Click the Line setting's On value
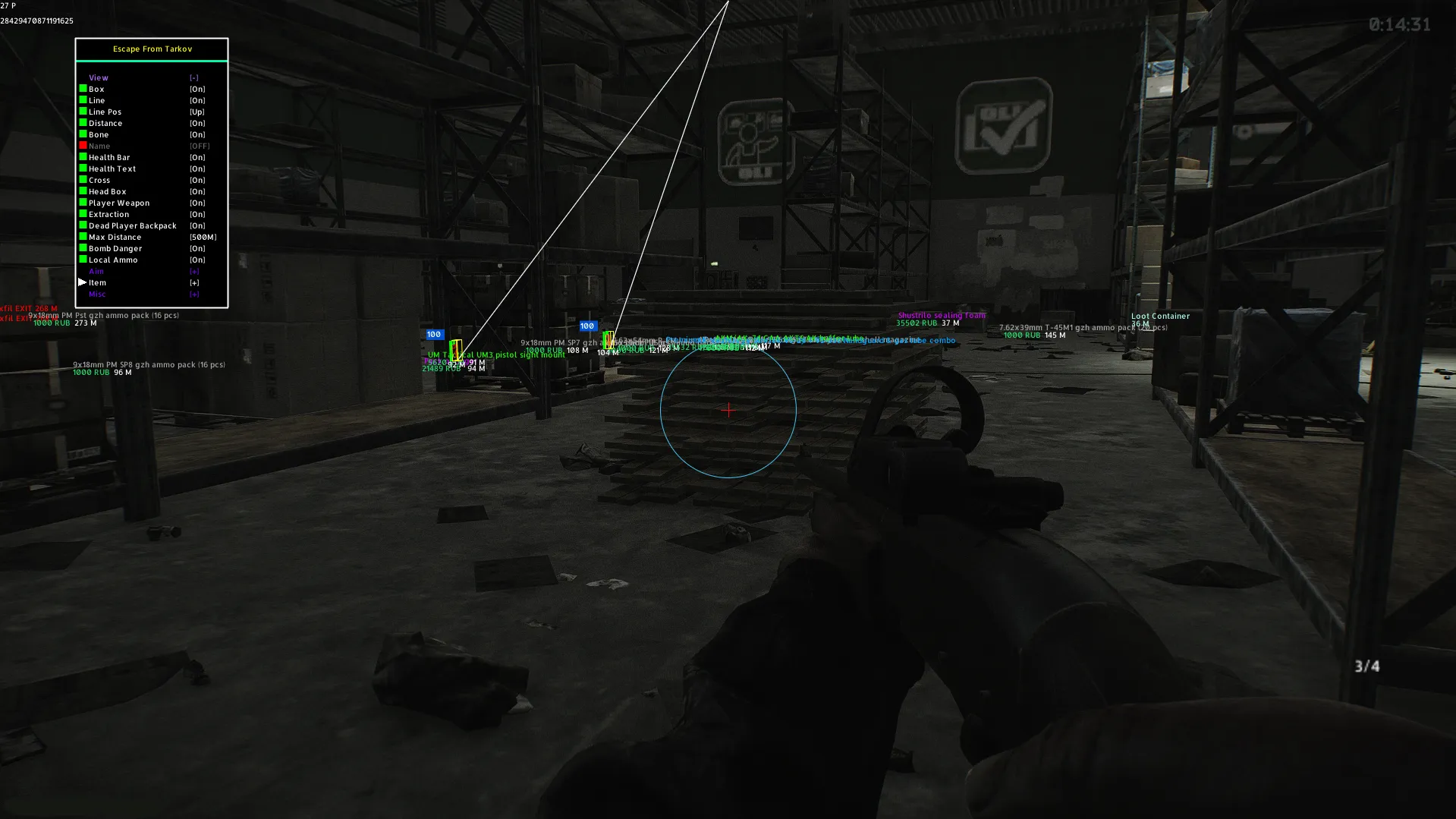Screen dimensions: 1456x819 pyautogui.click(x=197, y=100)
